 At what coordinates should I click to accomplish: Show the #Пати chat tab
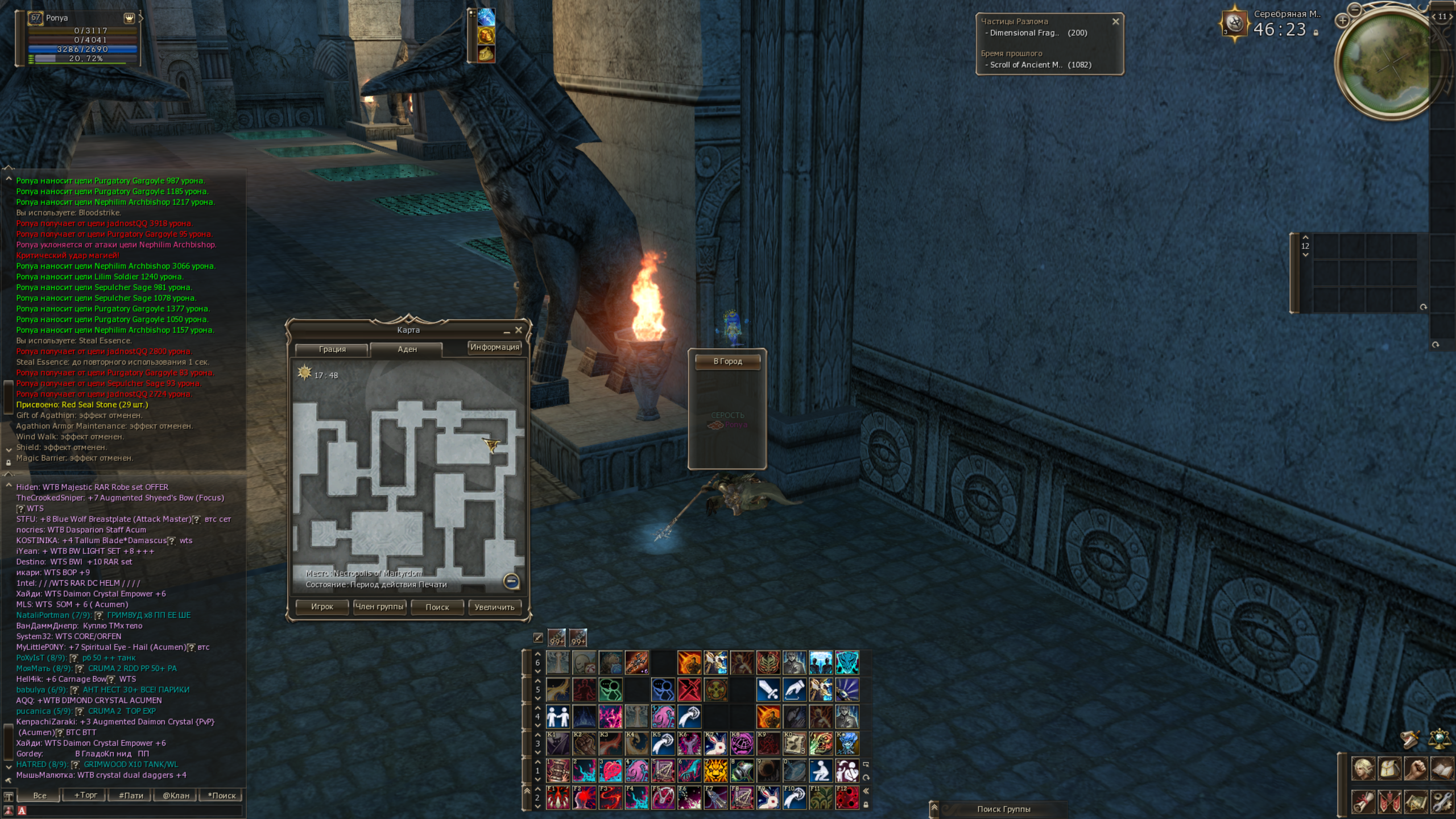pos(131,795)
